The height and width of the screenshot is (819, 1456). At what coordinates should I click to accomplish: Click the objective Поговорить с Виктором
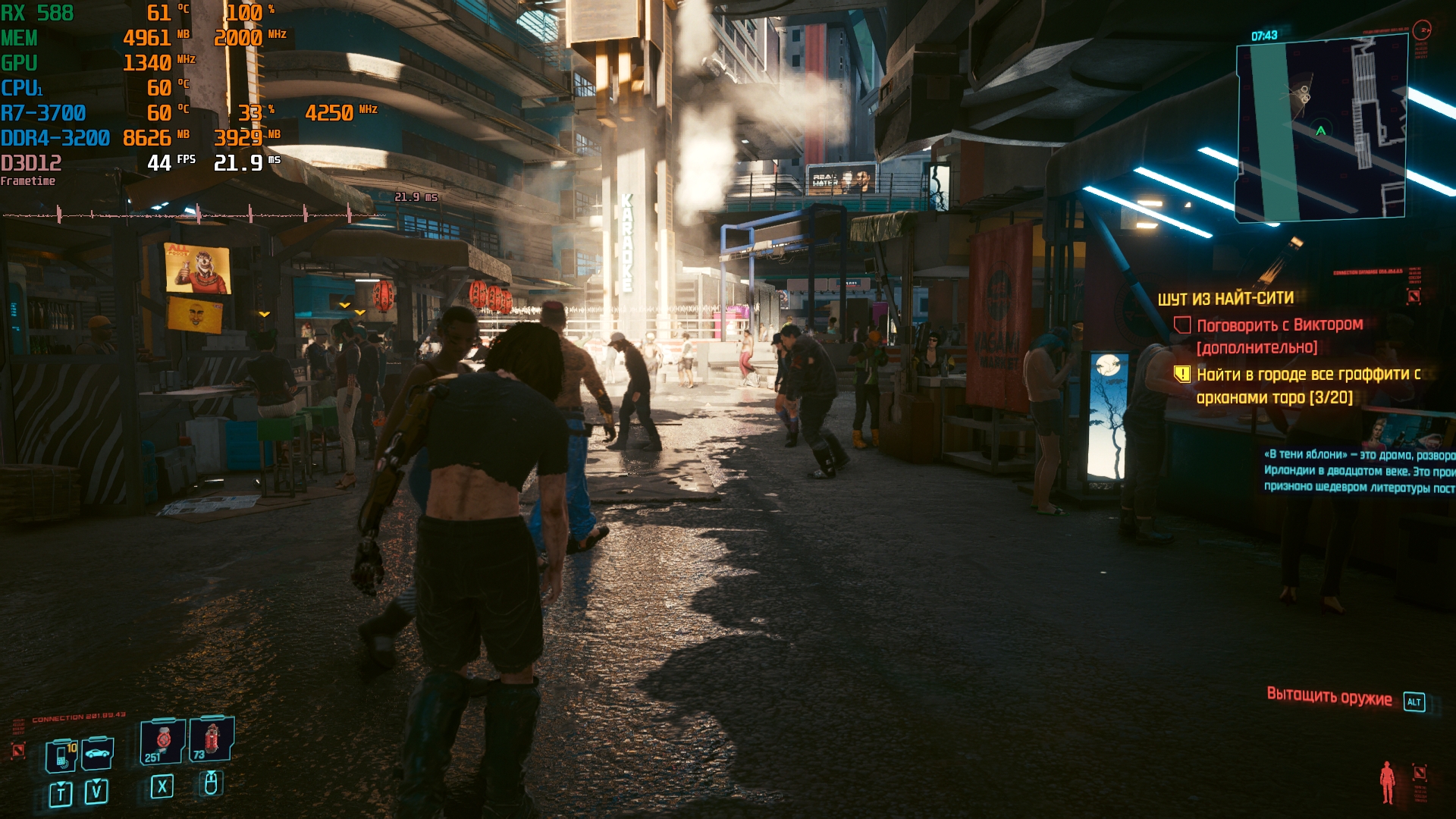click(1279, 325)
